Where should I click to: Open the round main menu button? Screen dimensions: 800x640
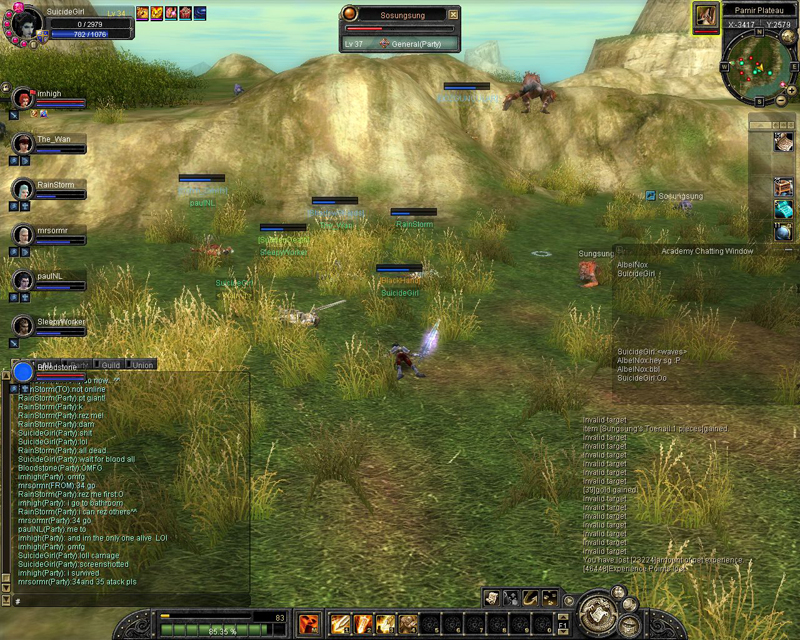click(599, 609)
